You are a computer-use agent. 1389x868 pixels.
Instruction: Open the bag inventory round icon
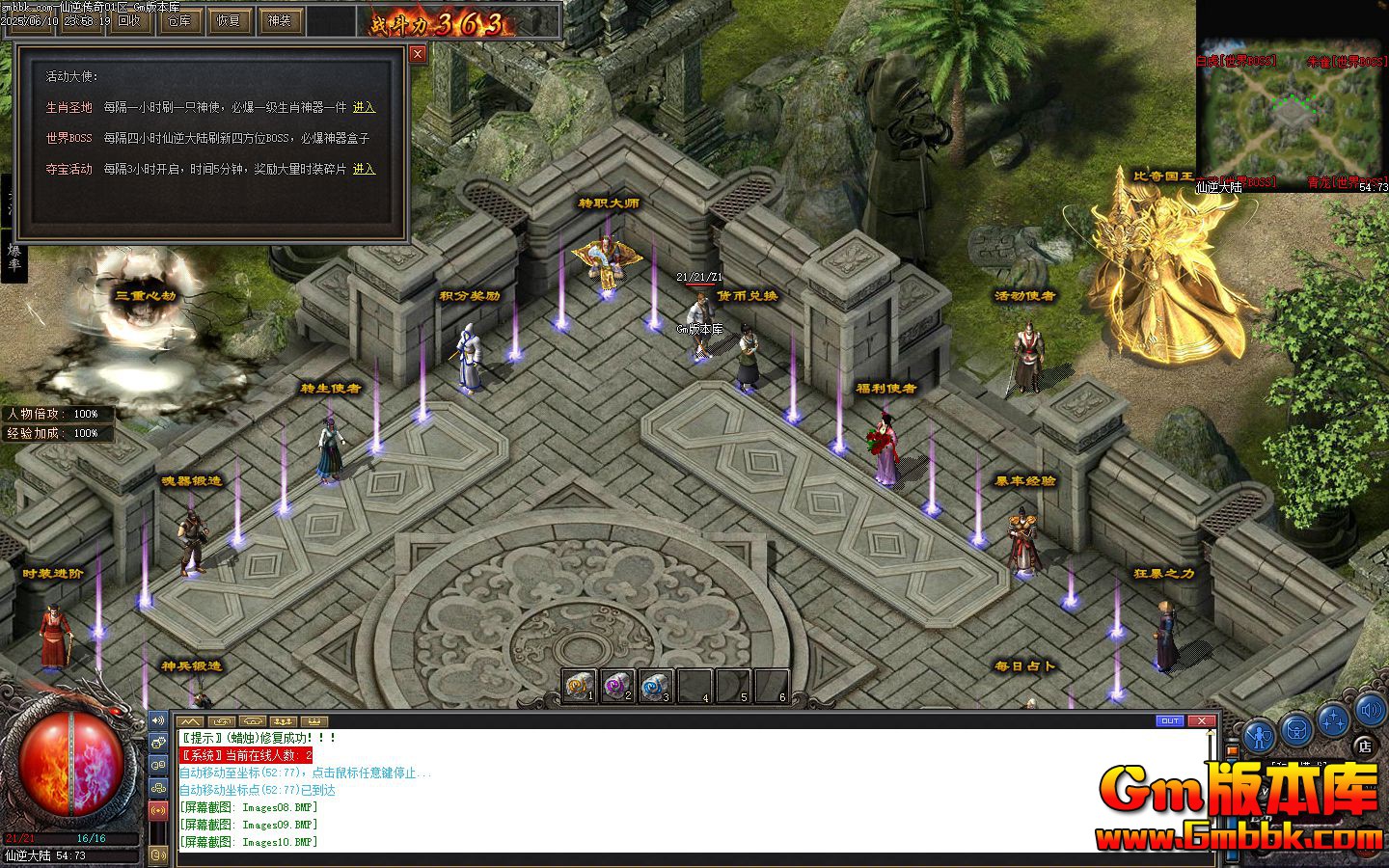point(1297,731)
